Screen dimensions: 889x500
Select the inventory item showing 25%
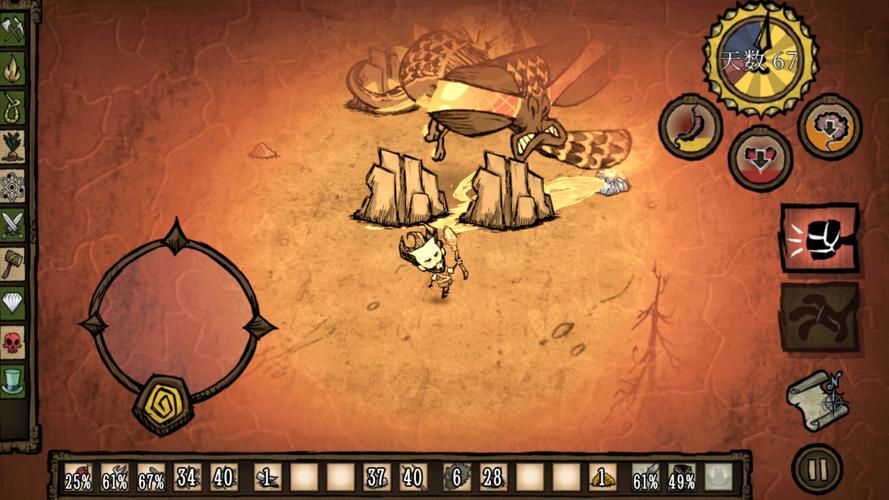[79, 477]
